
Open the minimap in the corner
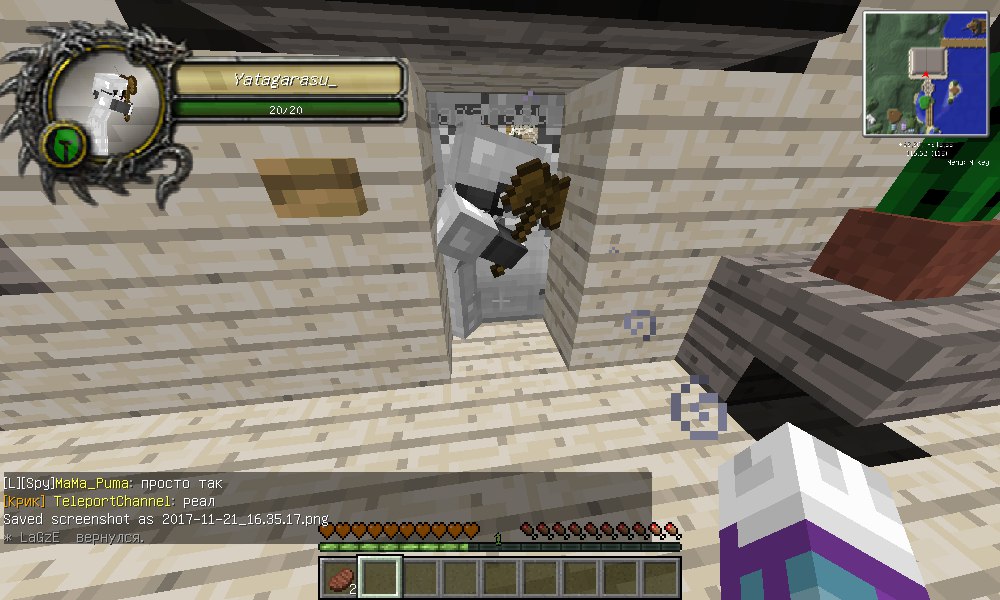pyautogui.click(x=926, y=72)
